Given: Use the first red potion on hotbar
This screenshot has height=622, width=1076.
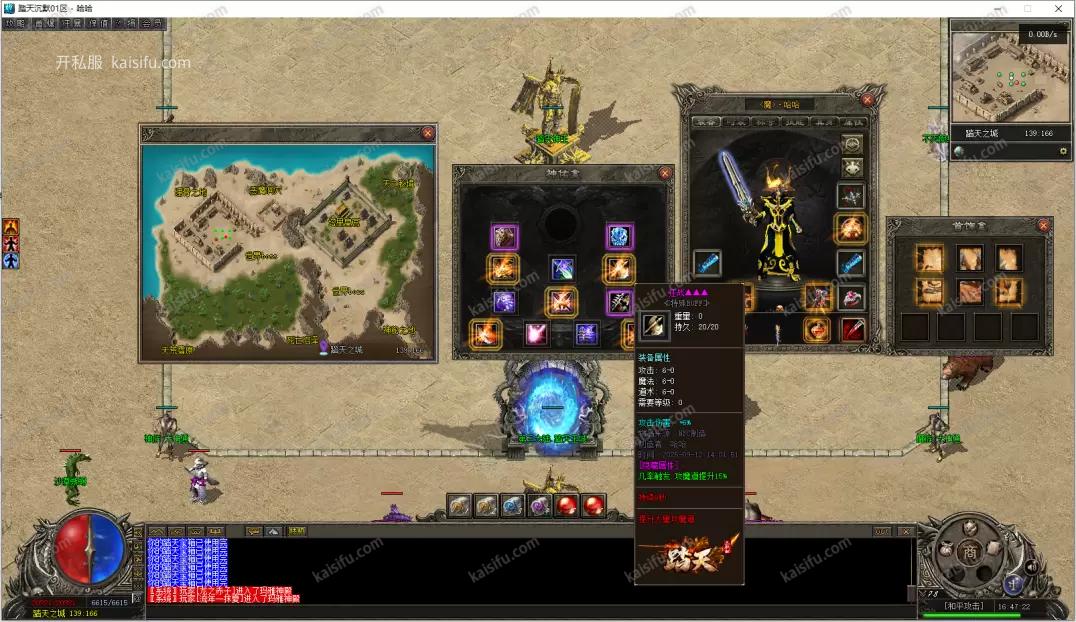Looking at the screenshot, I should (567, 506).
